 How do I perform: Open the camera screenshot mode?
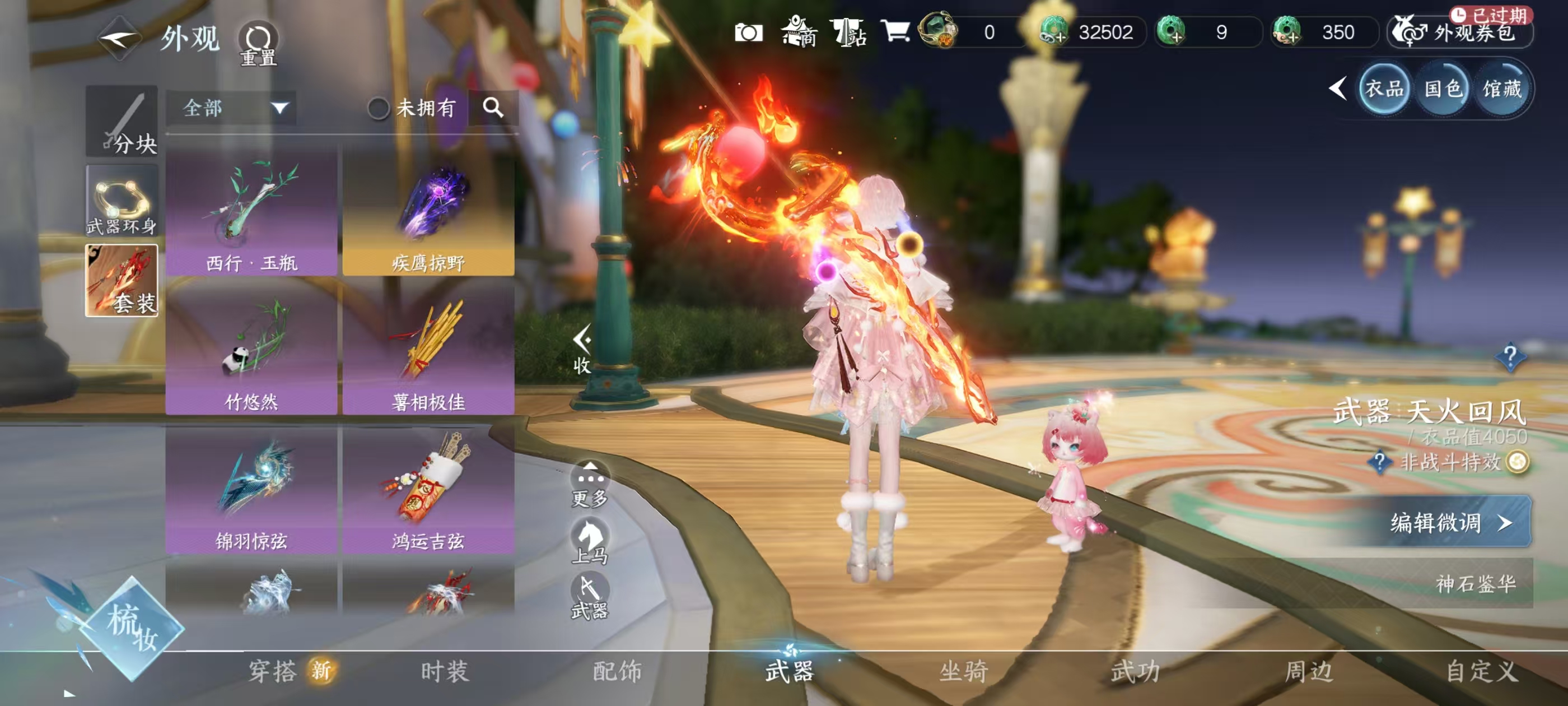[748, 32]
